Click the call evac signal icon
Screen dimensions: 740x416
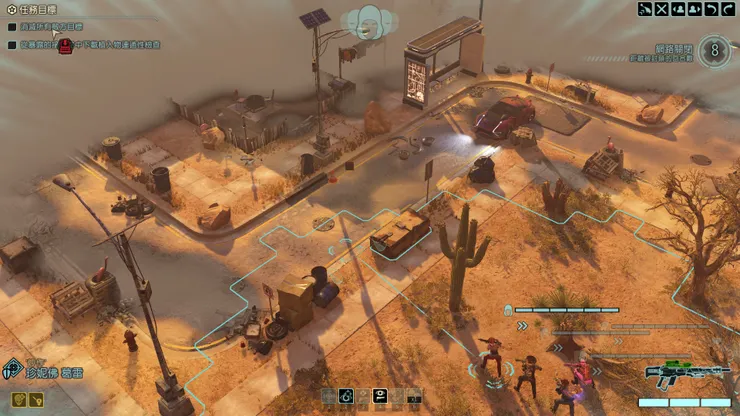645,9
